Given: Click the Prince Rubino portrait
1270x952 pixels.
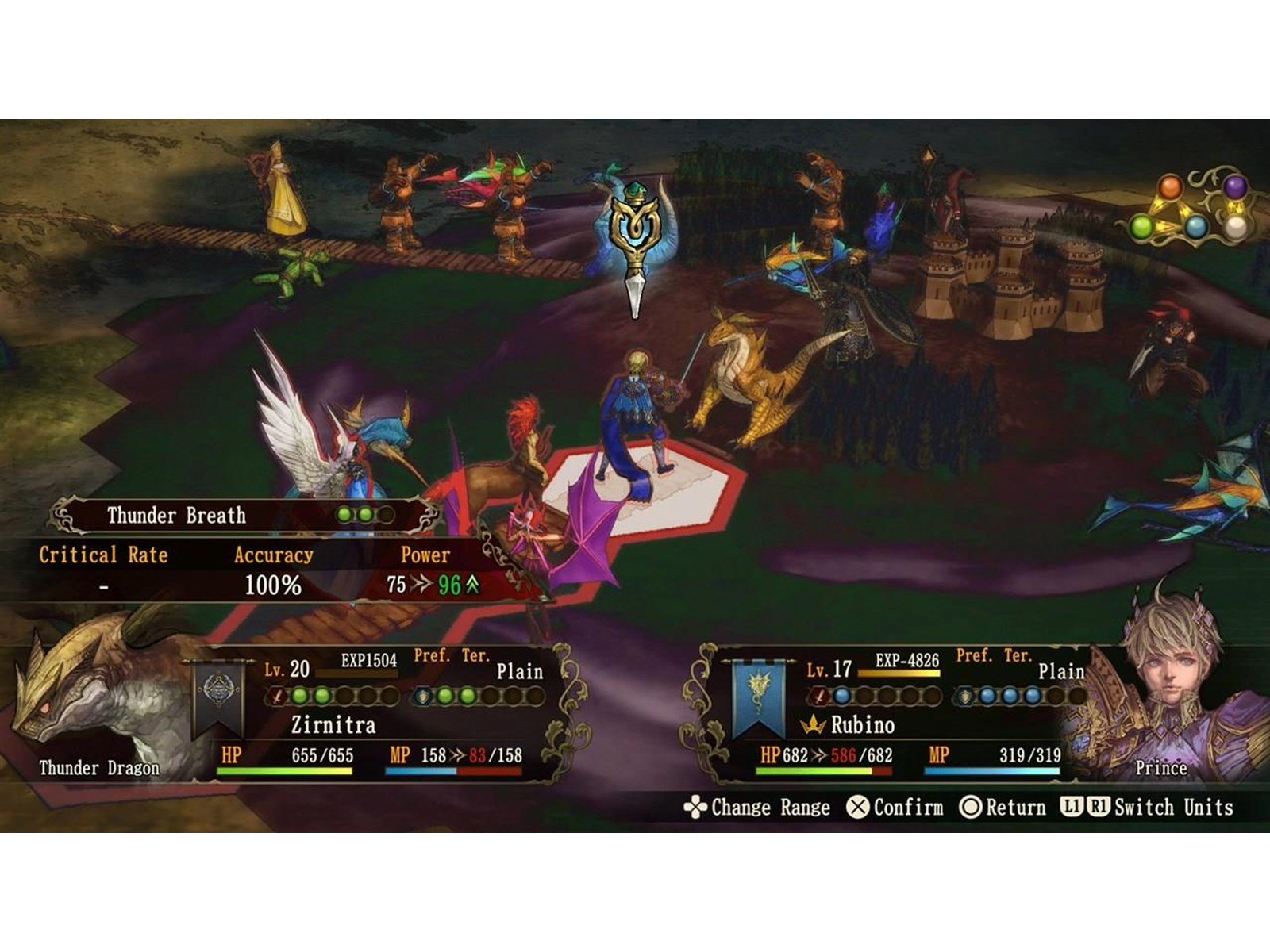Looking at the screenshot, I should pos(1175,698).
